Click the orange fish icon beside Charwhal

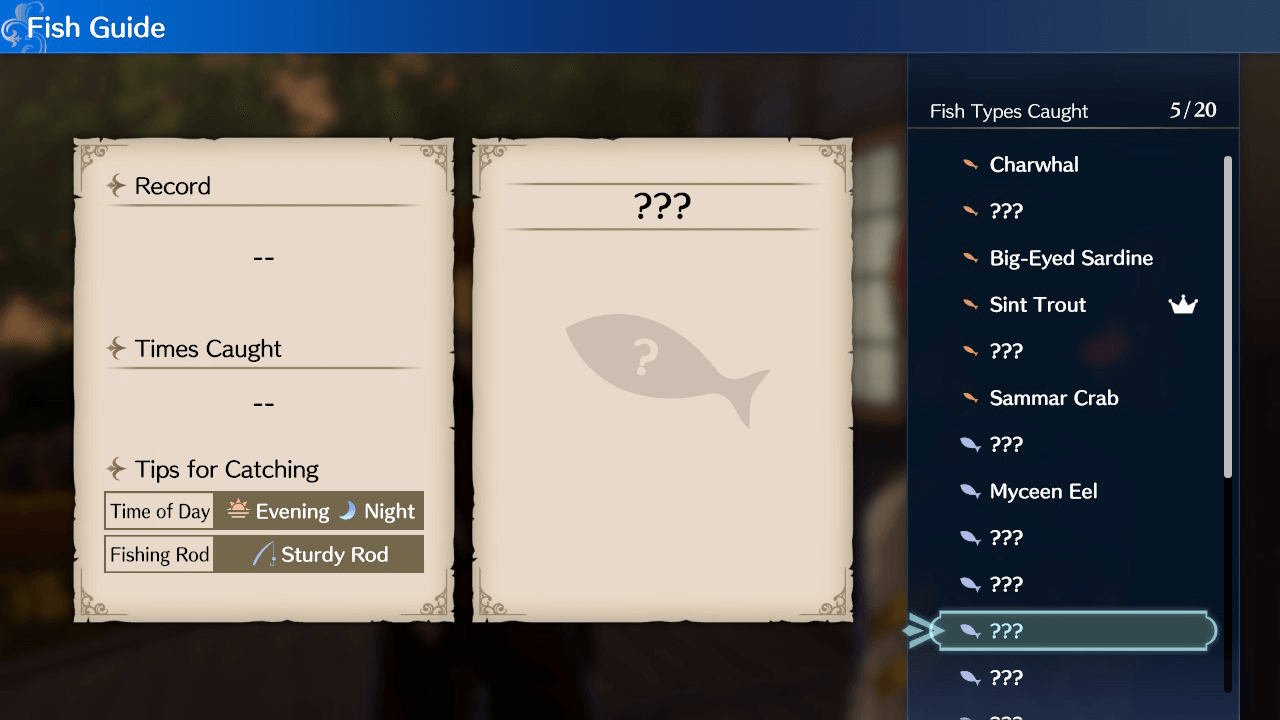pos(969,164)
